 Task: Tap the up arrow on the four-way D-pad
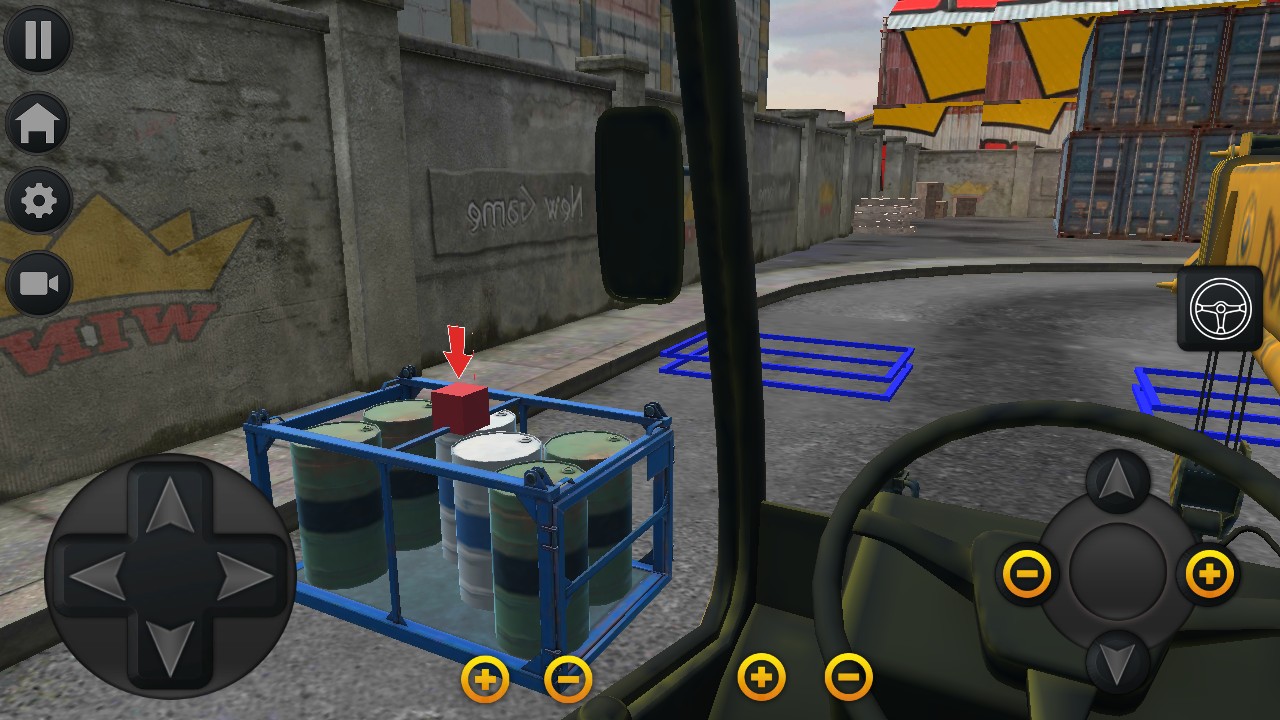pyautogui.click(x=170, y=505)
